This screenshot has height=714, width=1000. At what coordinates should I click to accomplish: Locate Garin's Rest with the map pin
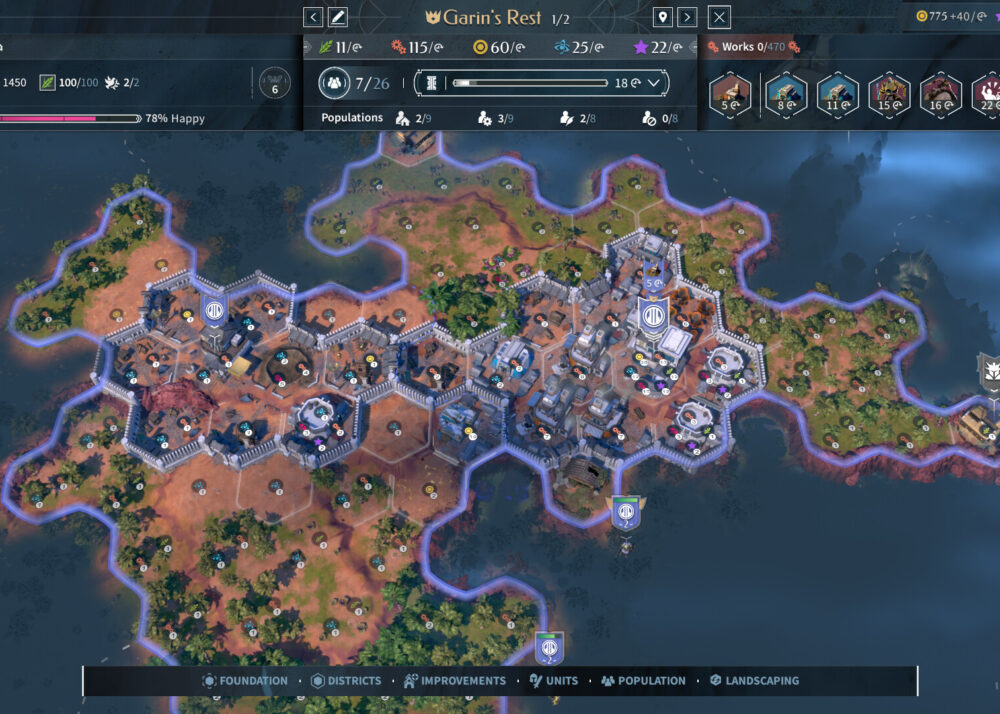coord(661,17)
